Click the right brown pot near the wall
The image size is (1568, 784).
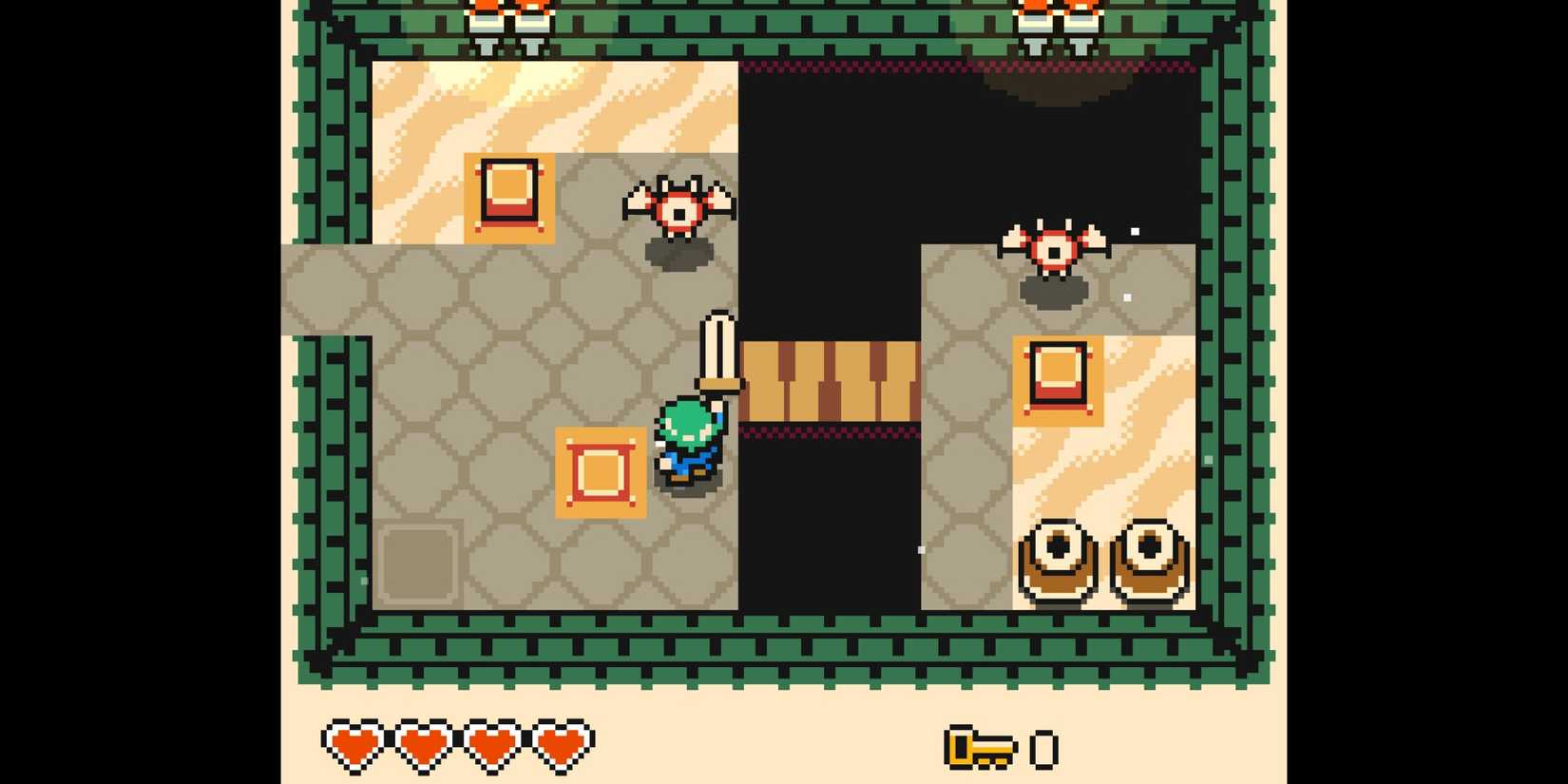[1147, 561]
